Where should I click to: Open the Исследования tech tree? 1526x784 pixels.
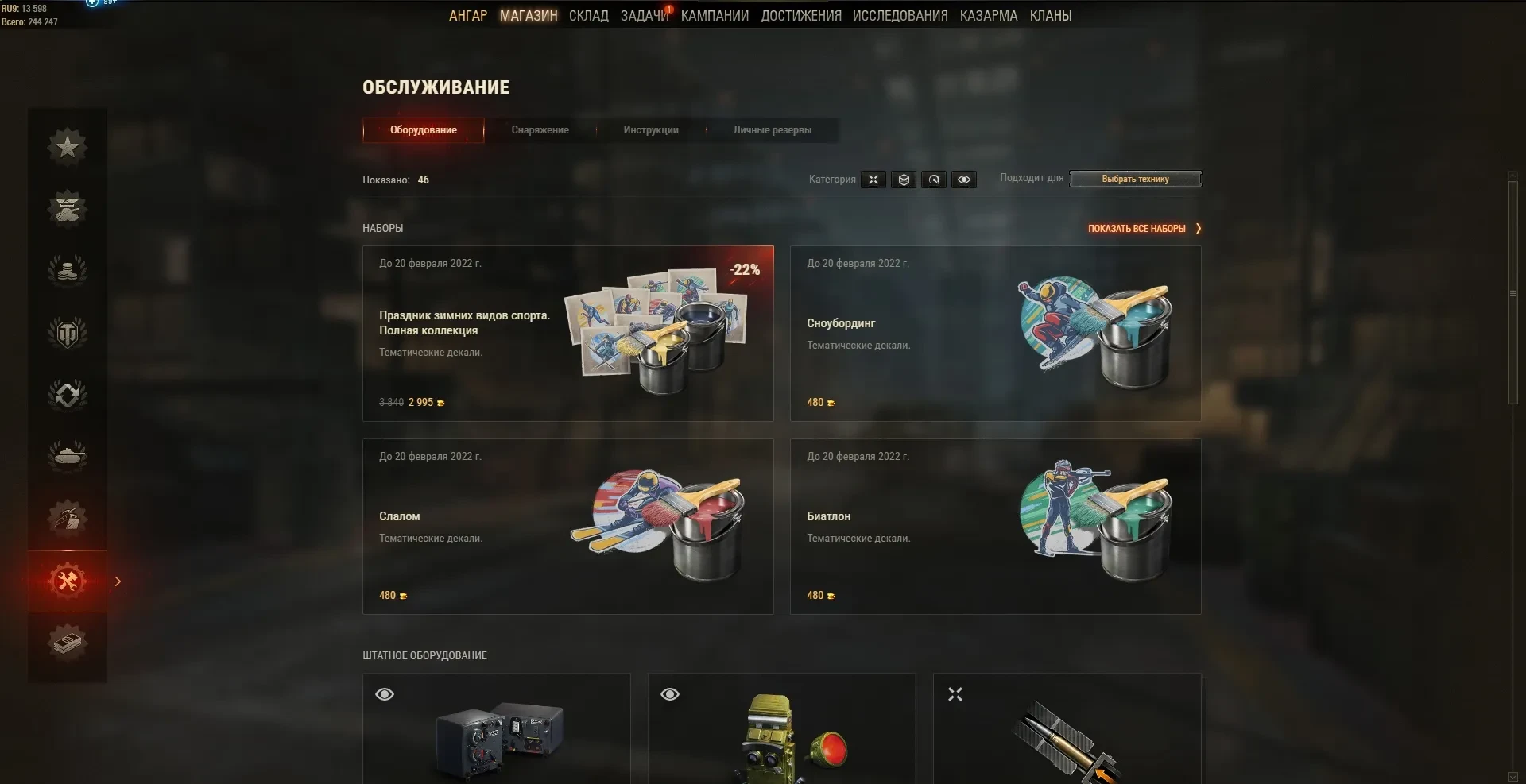coord(900,16)
